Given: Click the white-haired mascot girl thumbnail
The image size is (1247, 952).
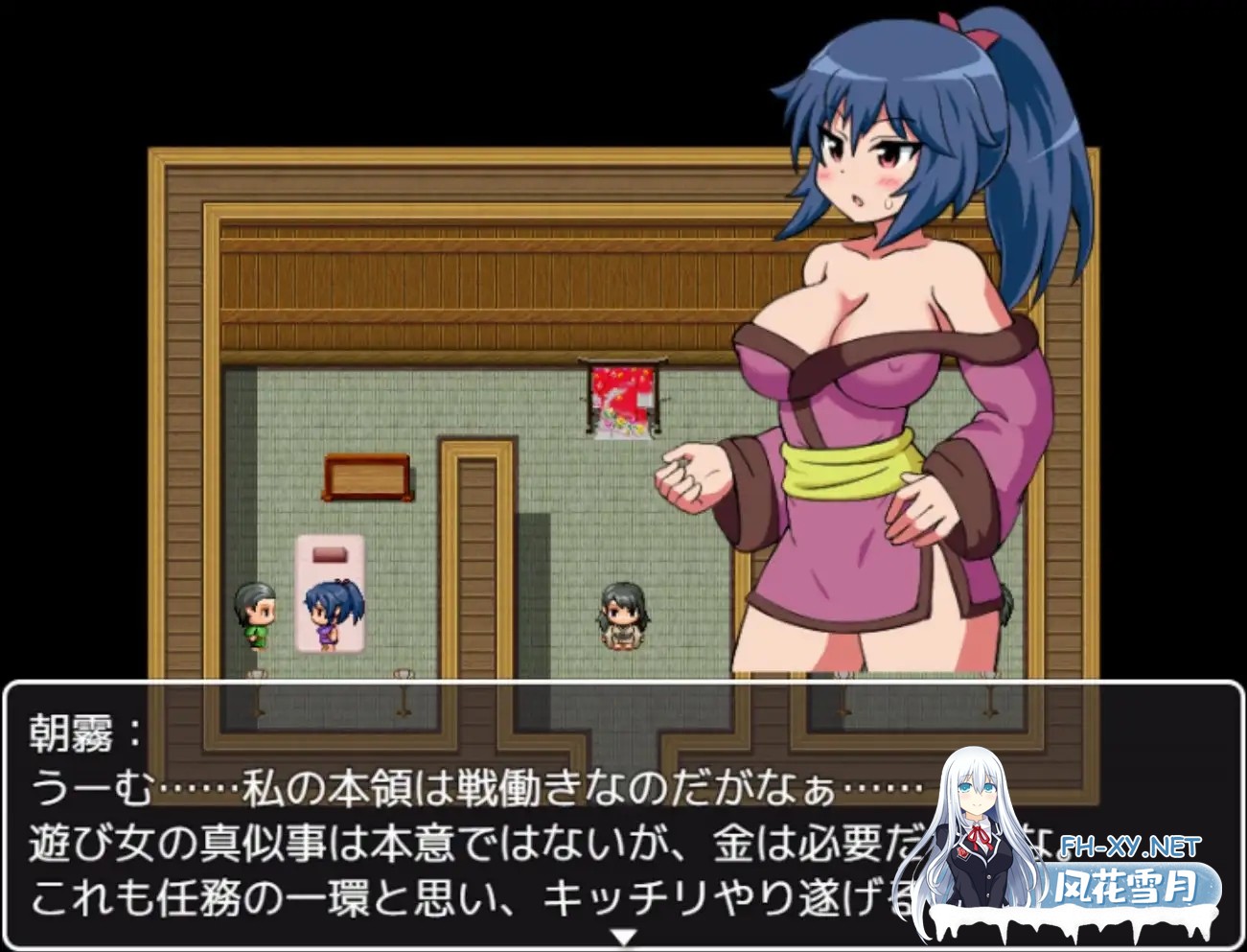Looking at the screenshot, I should point(978,824).
